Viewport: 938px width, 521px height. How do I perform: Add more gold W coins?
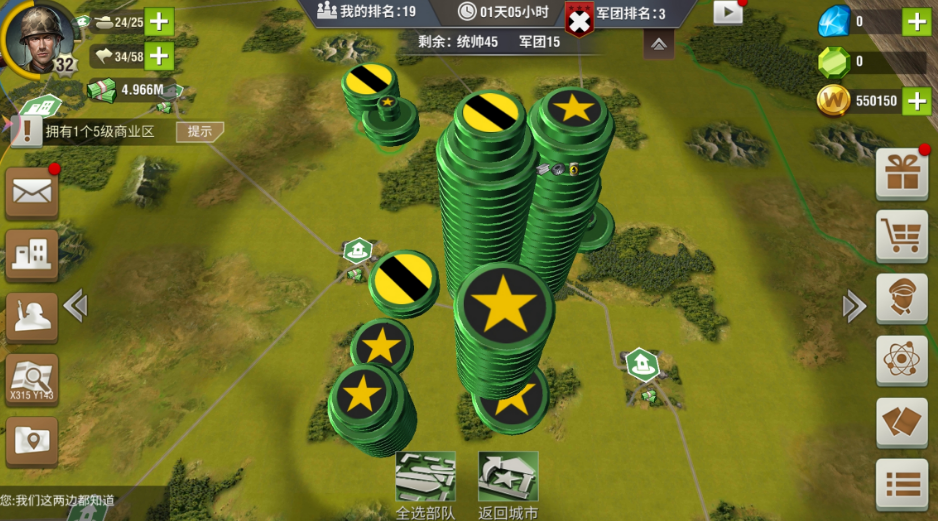pos(916,100)
